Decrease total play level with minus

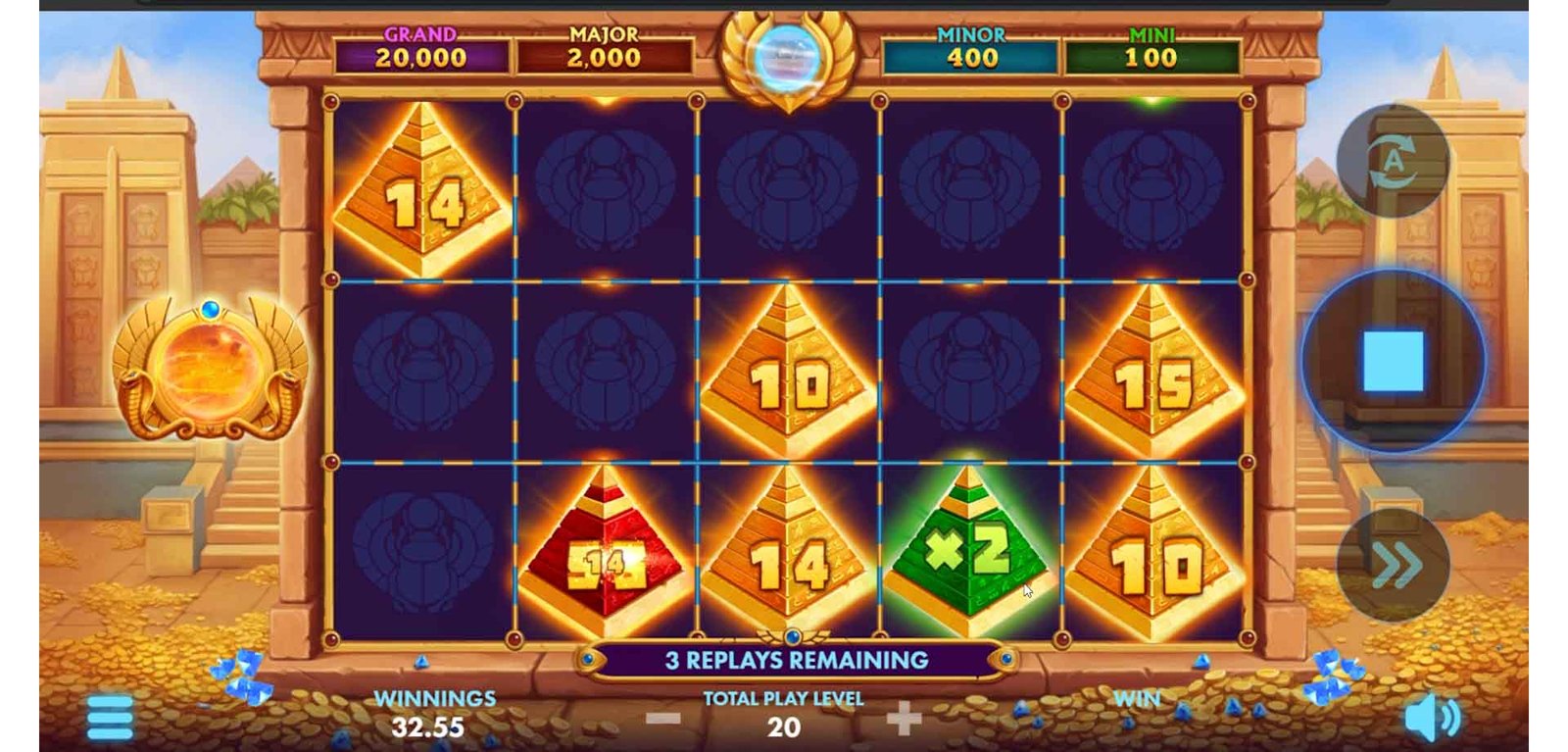pyautogui.click(x=663, y=720)
